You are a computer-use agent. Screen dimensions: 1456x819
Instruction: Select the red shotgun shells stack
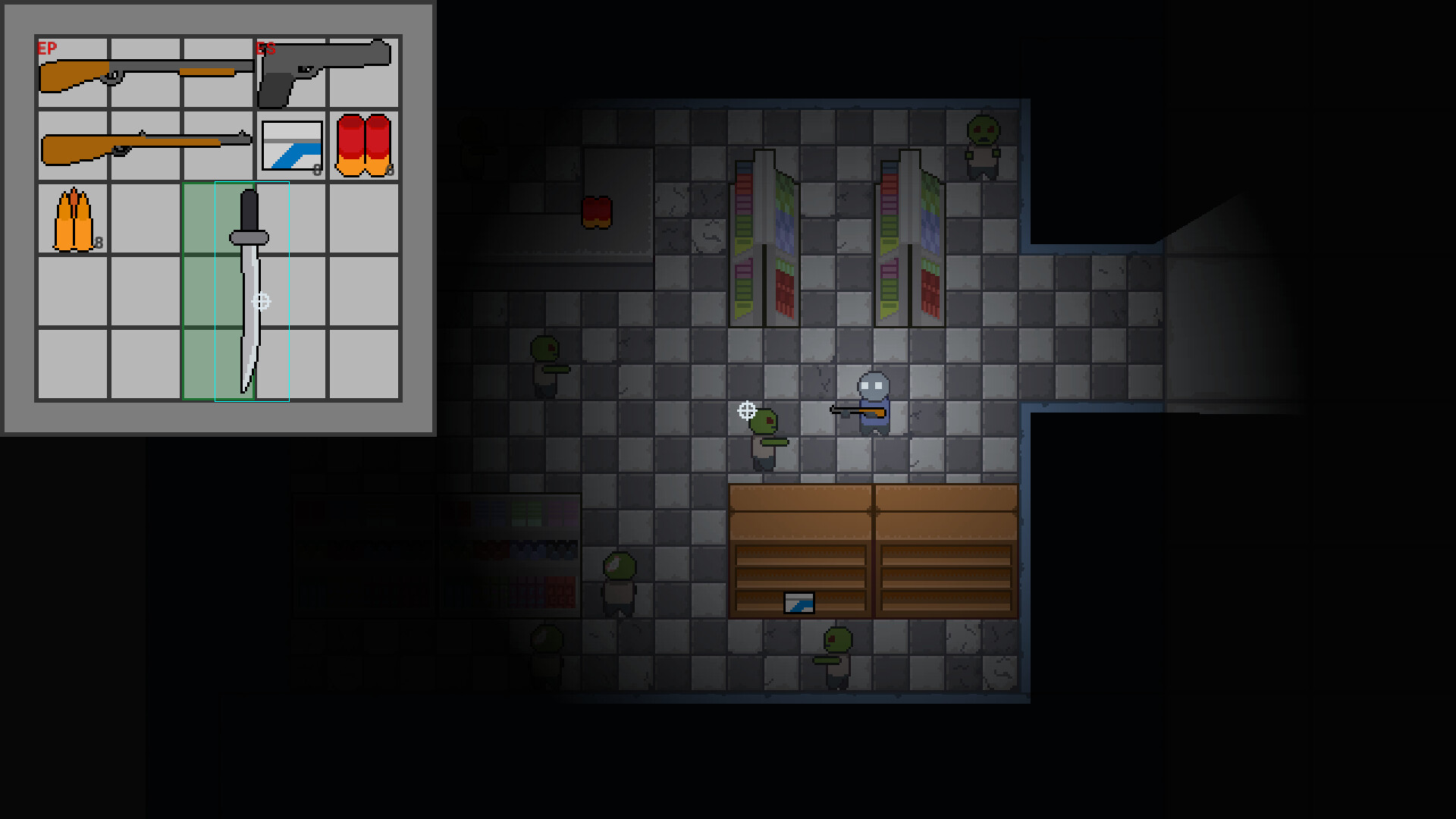coord(362,146)
